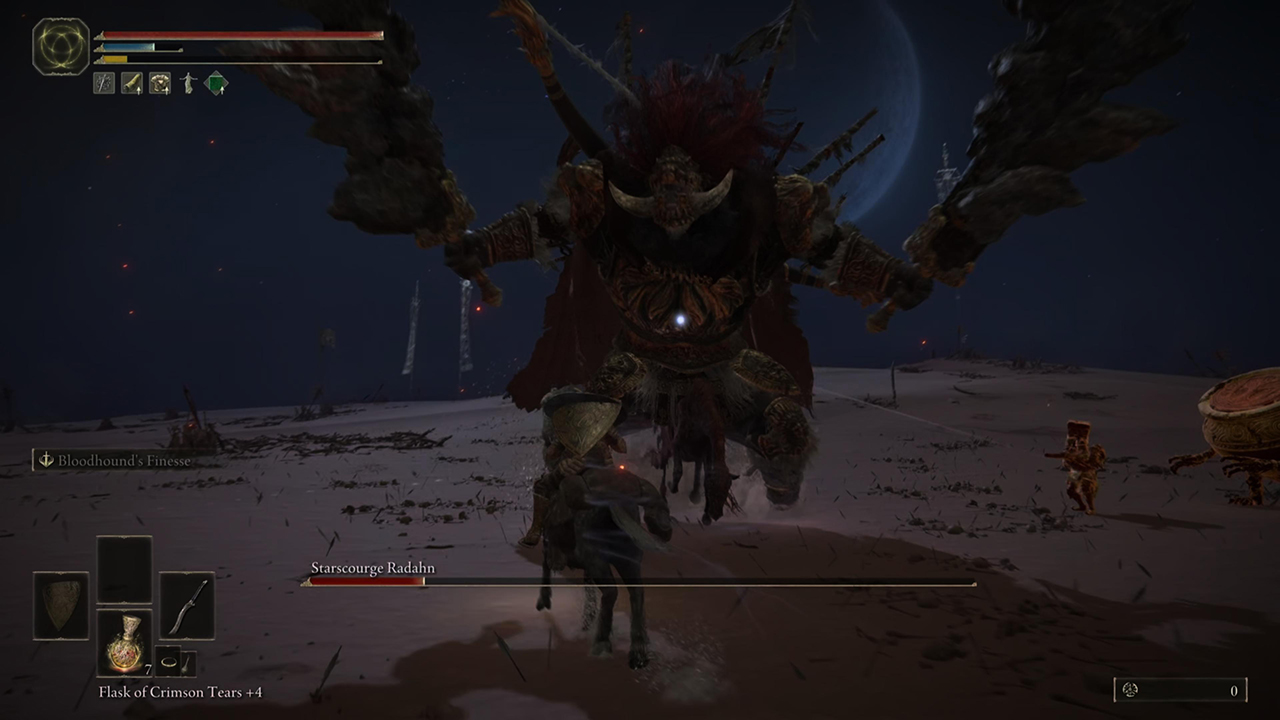Select the curved sword weapon slot
This screenshot has width=1280, height=720.
188,605
